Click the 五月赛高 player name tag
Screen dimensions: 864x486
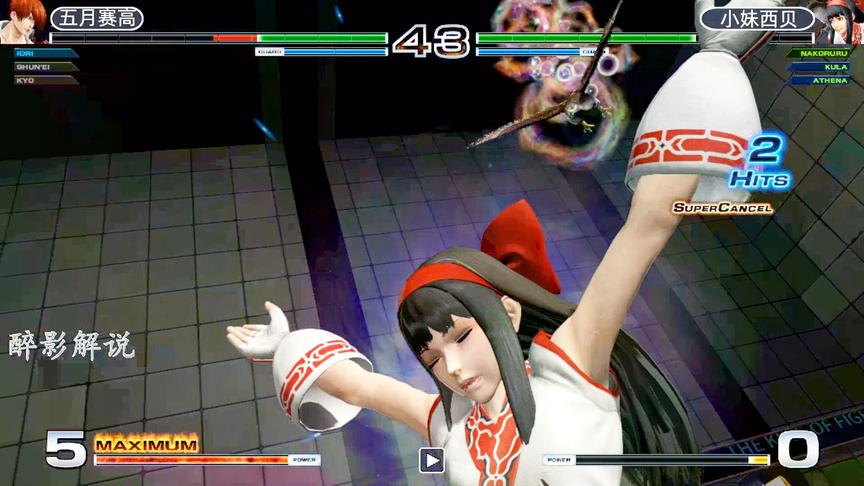(96, 18)
